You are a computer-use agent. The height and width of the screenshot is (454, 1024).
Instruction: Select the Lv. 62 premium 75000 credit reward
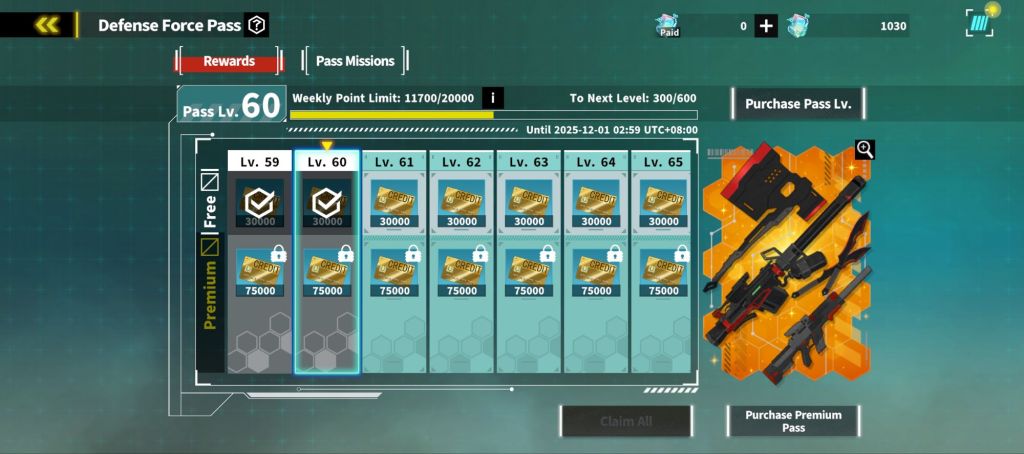tap(462, 272)
